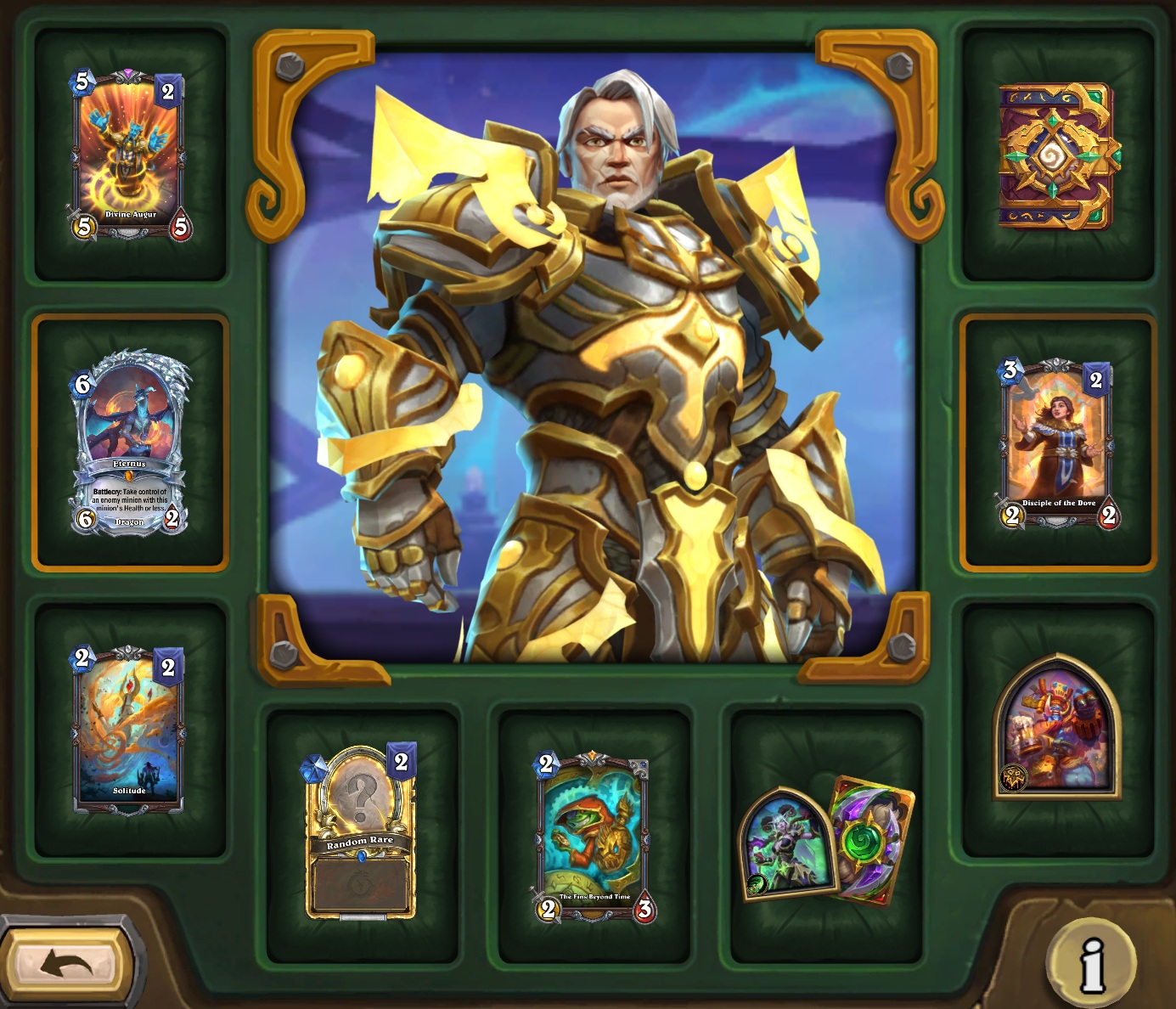The image size is (1176, 1009).
Task: Select the purple and gold card back
Action: (x=1057, y=156)
